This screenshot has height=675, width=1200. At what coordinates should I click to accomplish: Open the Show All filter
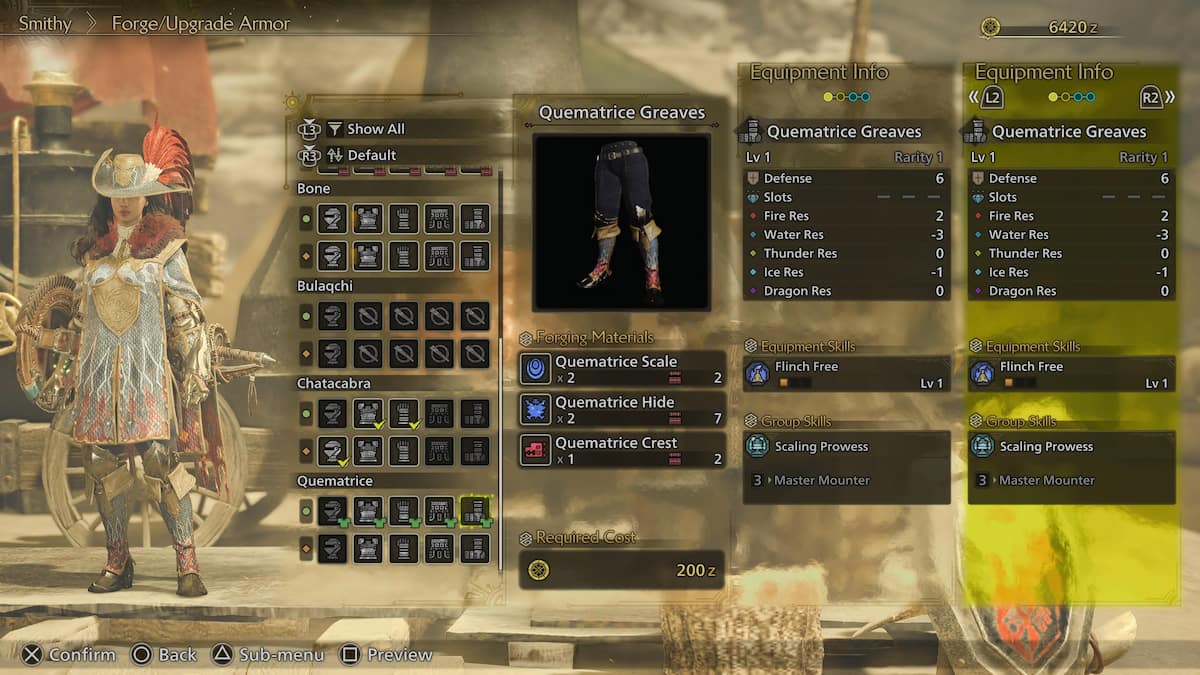click(375, 129)
